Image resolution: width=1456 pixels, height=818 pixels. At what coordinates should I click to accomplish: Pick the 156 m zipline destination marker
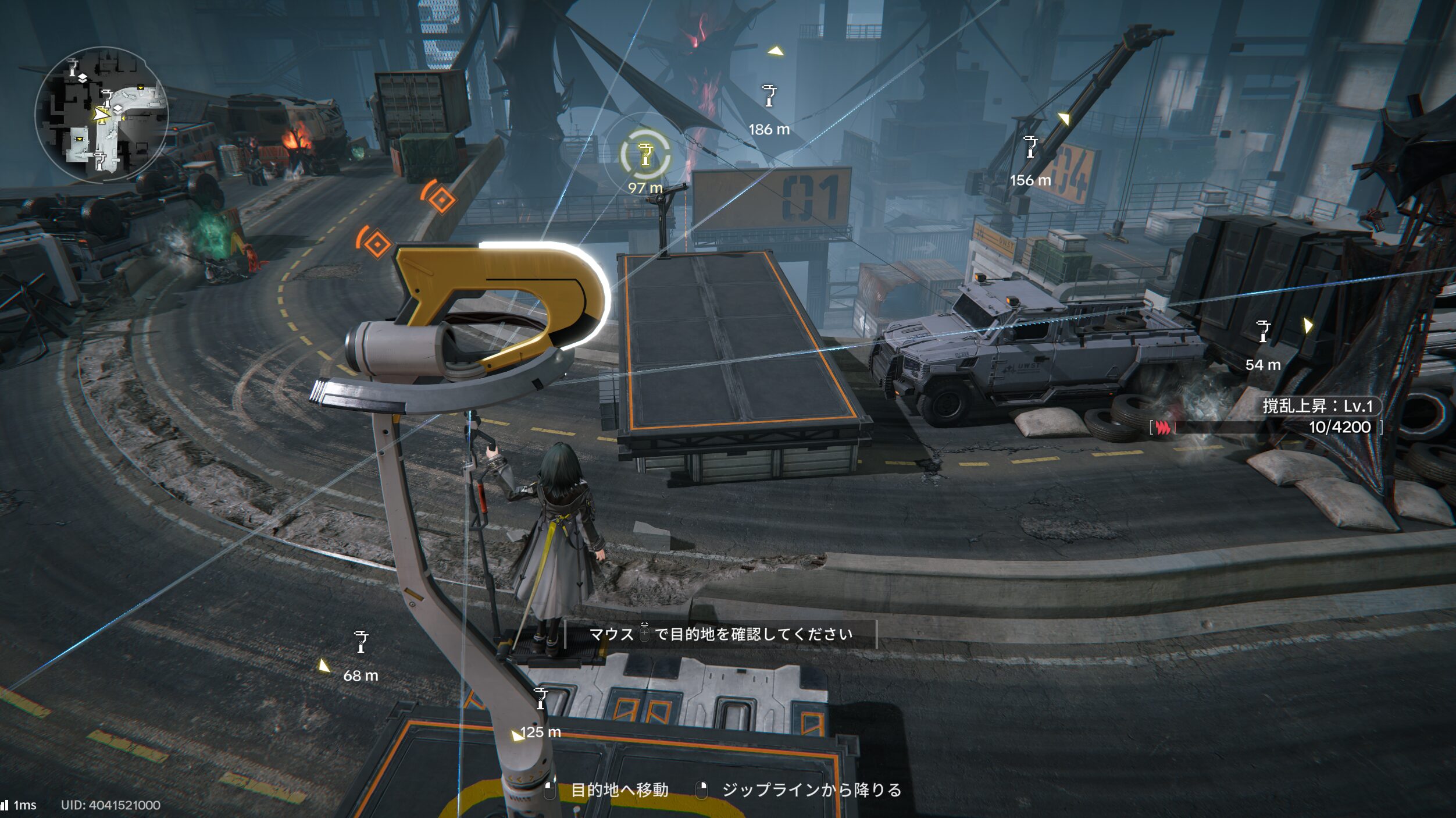pos(1030,147)
